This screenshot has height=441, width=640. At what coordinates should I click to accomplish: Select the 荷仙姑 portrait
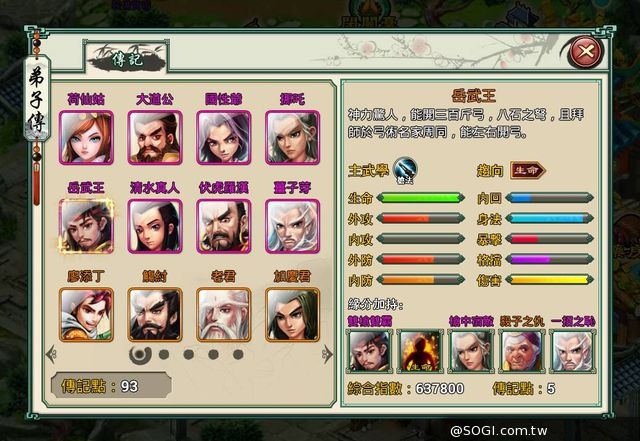click(85, 135)
